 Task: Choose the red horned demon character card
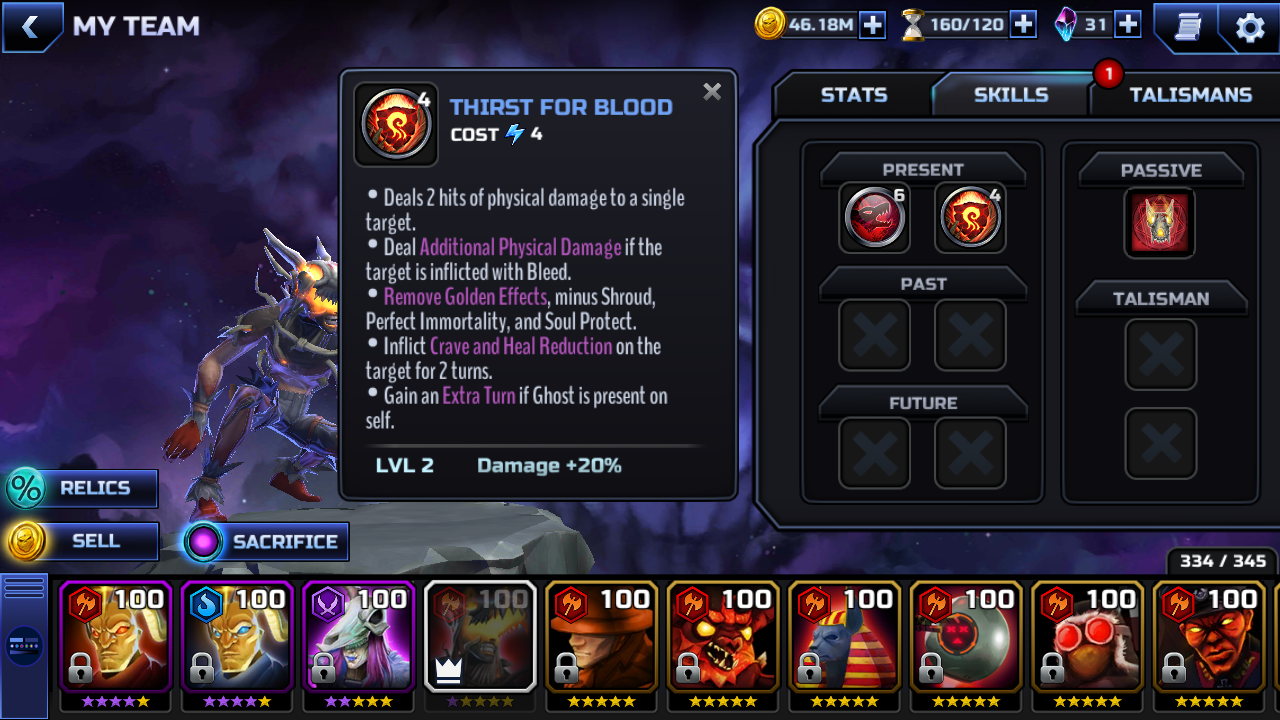coord(723,636)
